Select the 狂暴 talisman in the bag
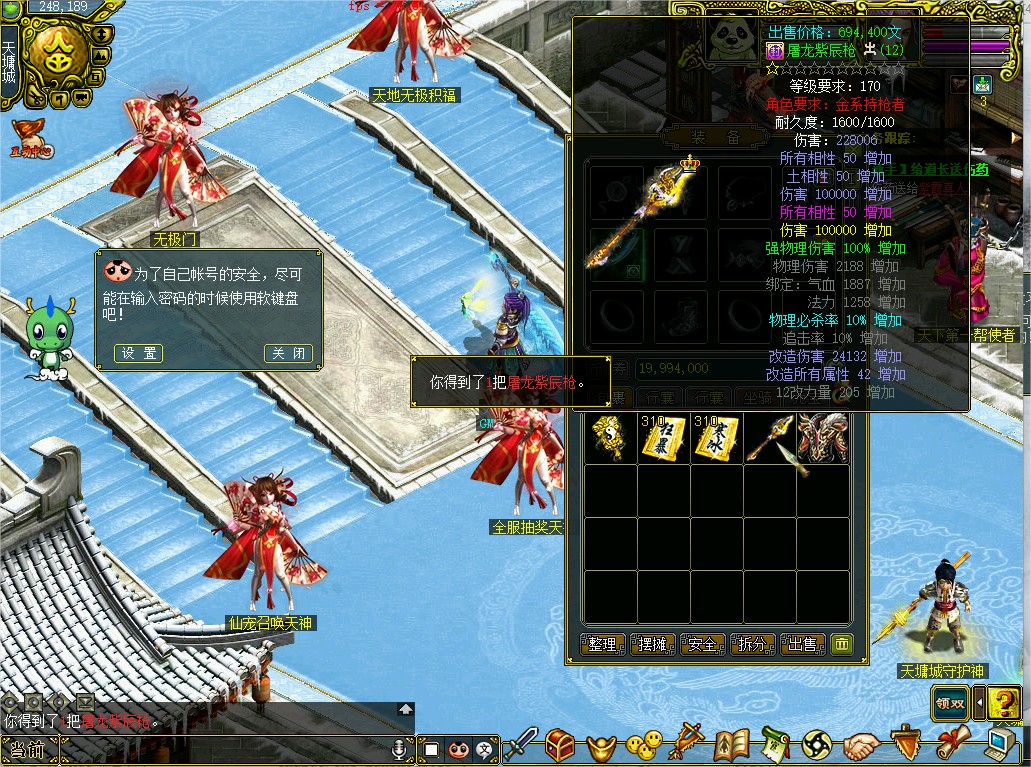The height and width of the screenshot is (767, 1031). [x=664, y=438]
